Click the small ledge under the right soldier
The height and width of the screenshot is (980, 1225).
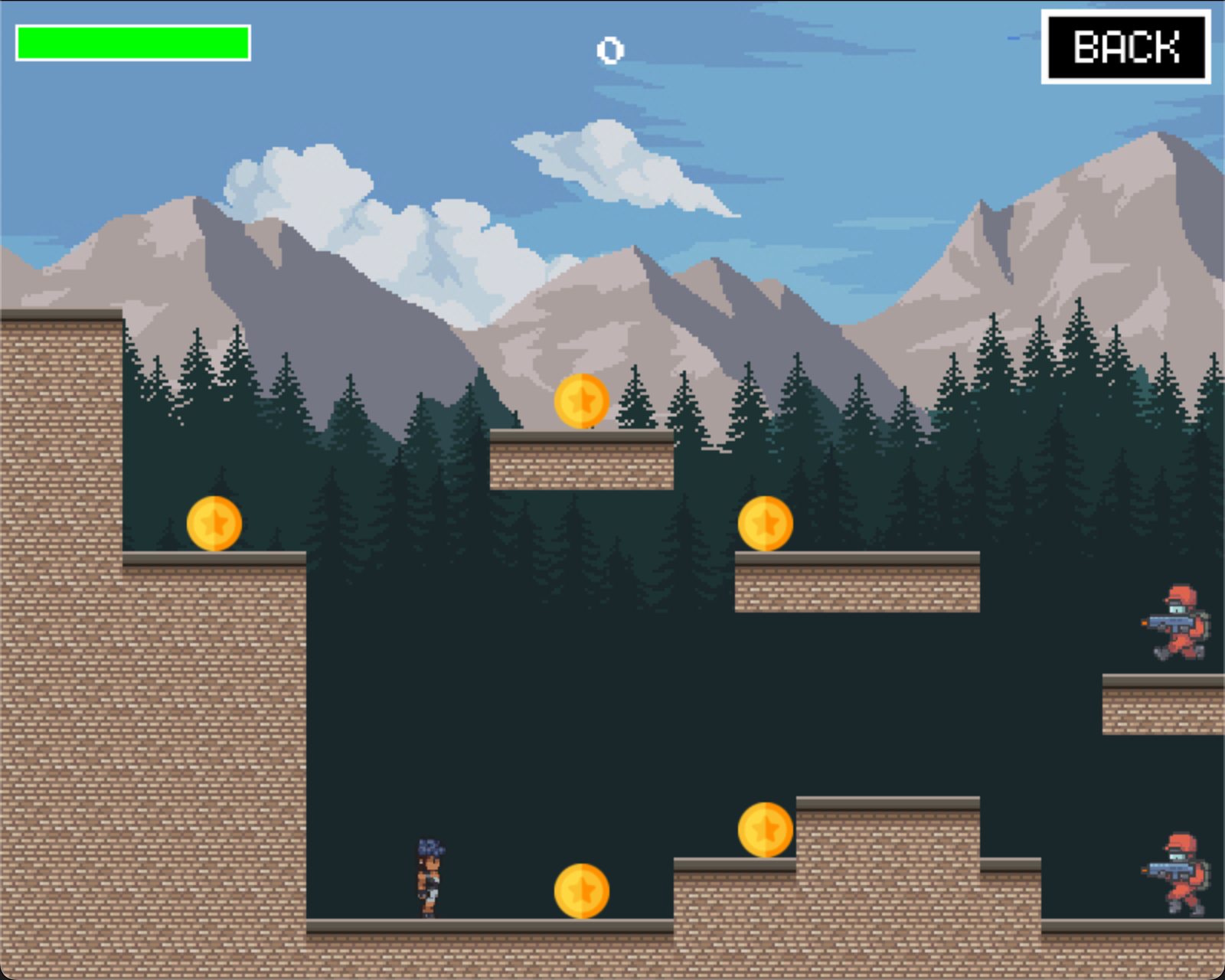1164,704
